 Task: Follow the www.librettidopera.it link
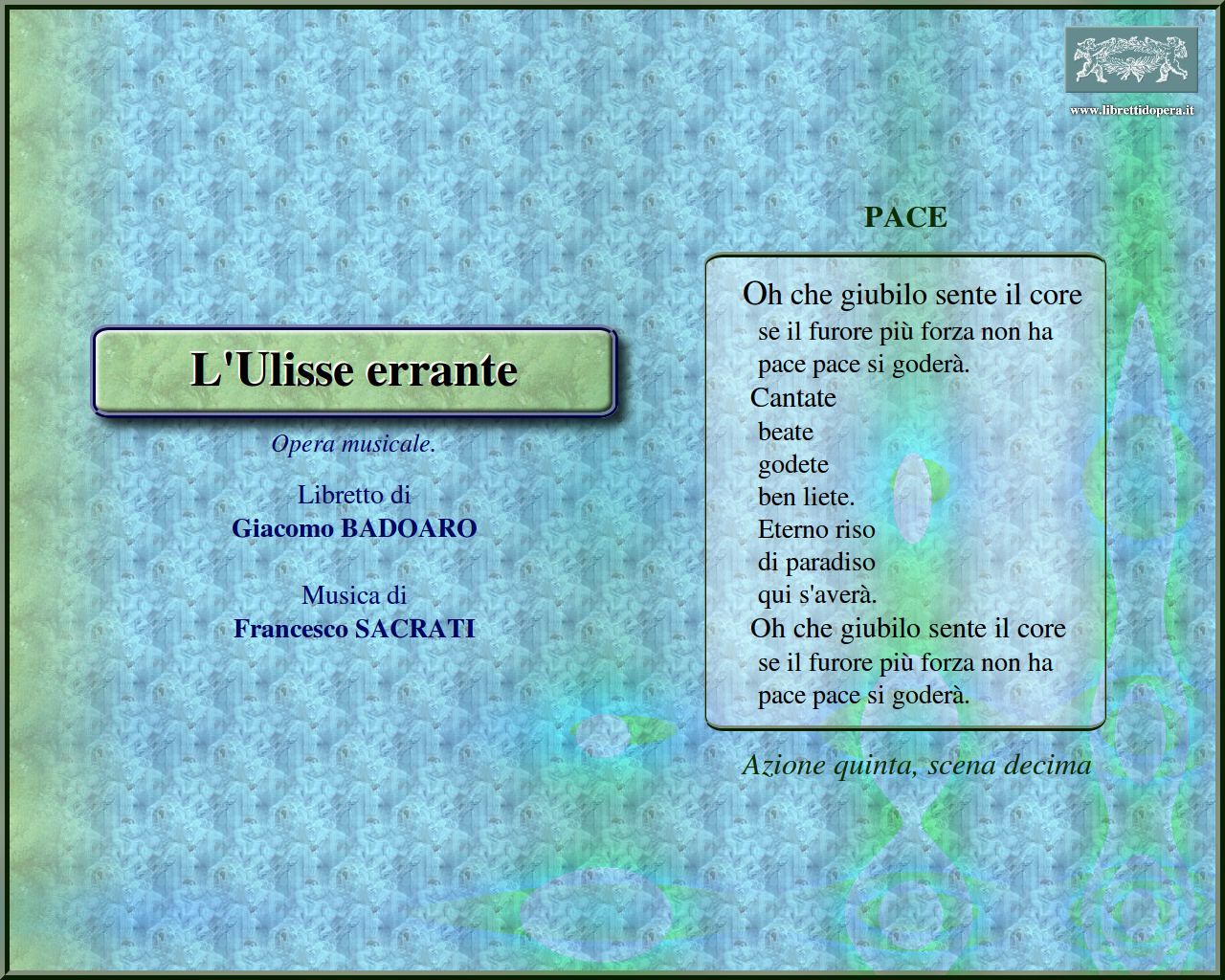click(x=1131, y=110)
